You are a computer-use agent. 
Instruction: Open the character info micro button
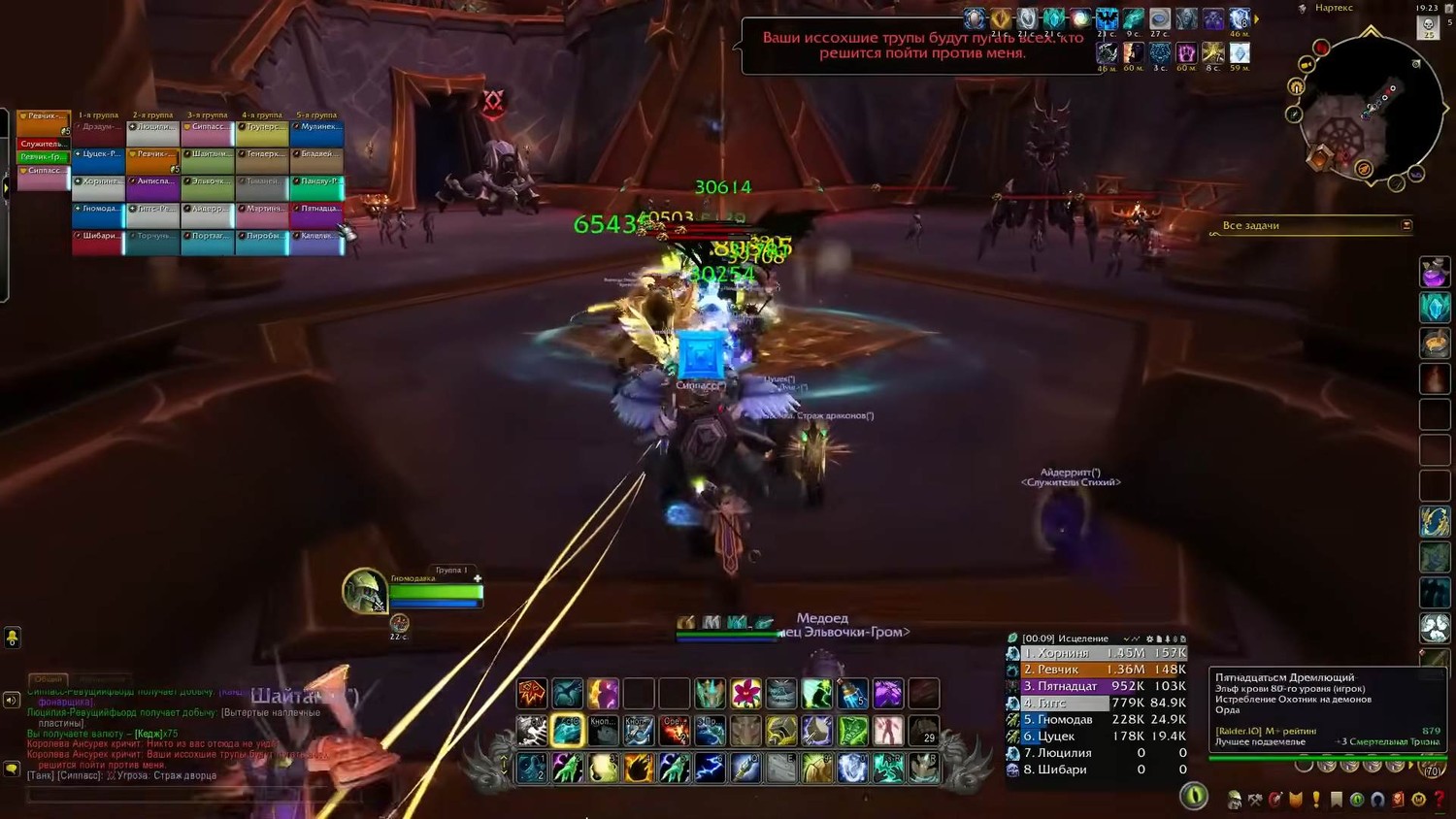point(1235,800)
